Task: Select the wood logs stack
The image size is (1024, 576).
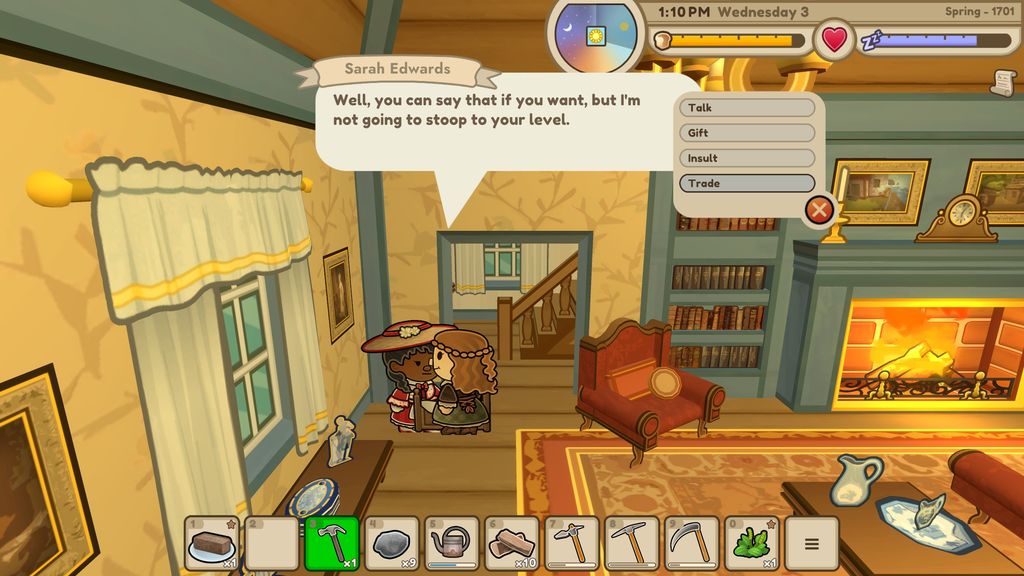Action: [512, 544]
